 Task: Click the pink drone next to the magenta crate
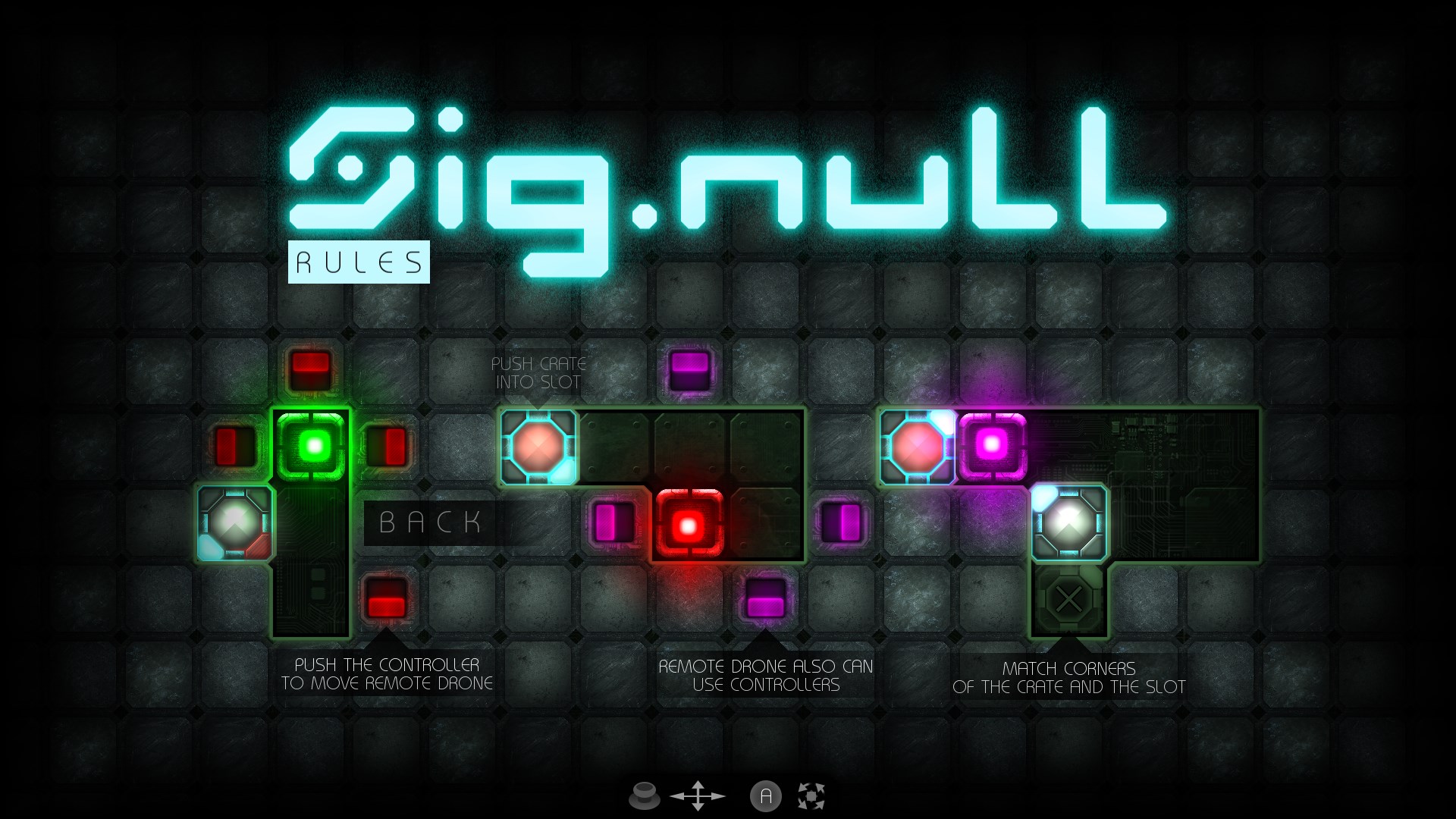point(916,447)
